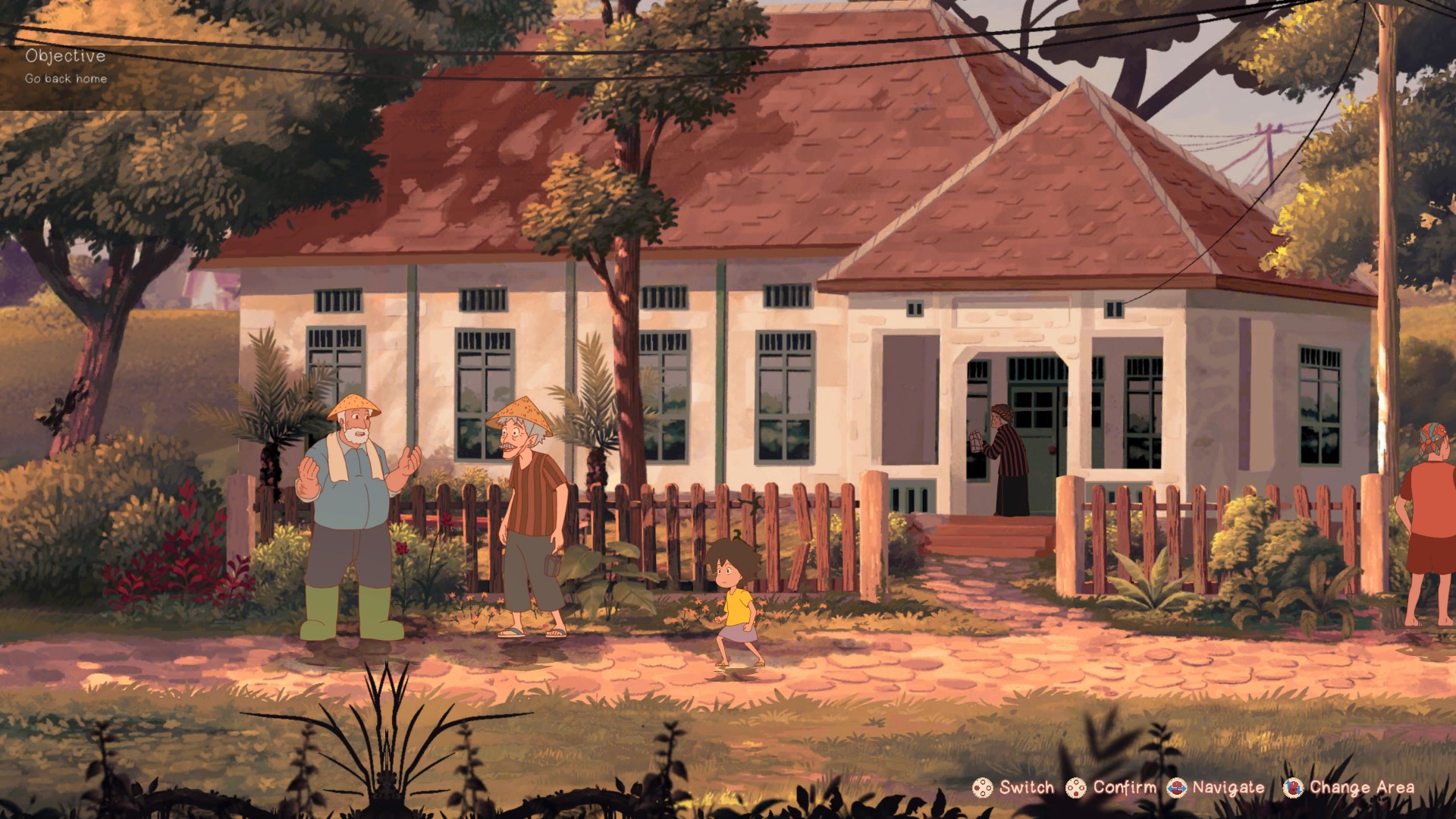Click the Objective panel header
Screen dimensions: 1456x819
point(67,55)
